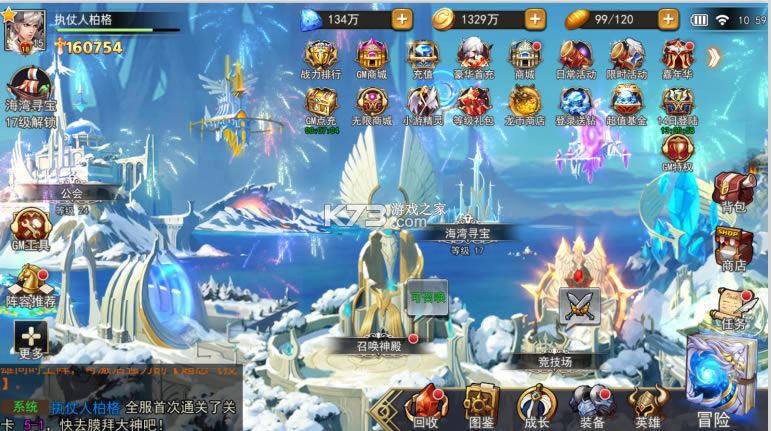This screenshot has height=431, width=771.
Task: Open the 背包 backpack
Action: (x=733, y=192)
